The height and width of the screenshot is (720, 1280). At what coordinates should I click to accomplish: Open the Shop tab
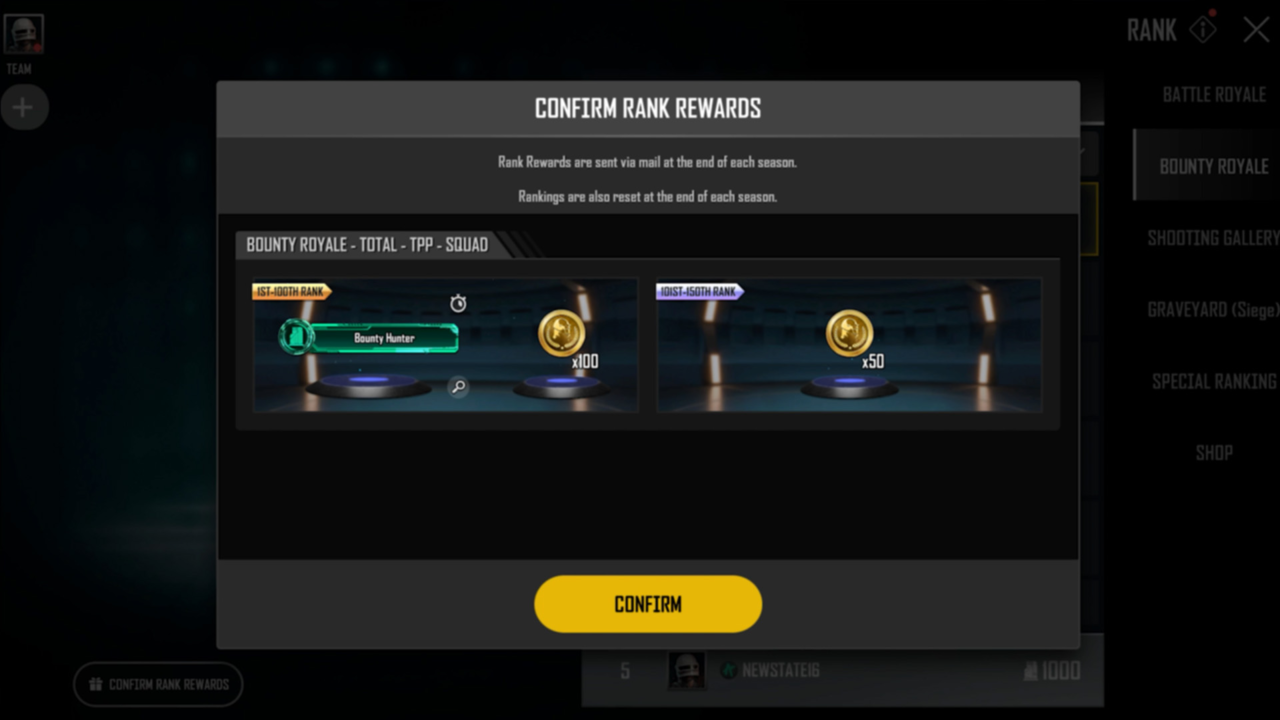1213,453
